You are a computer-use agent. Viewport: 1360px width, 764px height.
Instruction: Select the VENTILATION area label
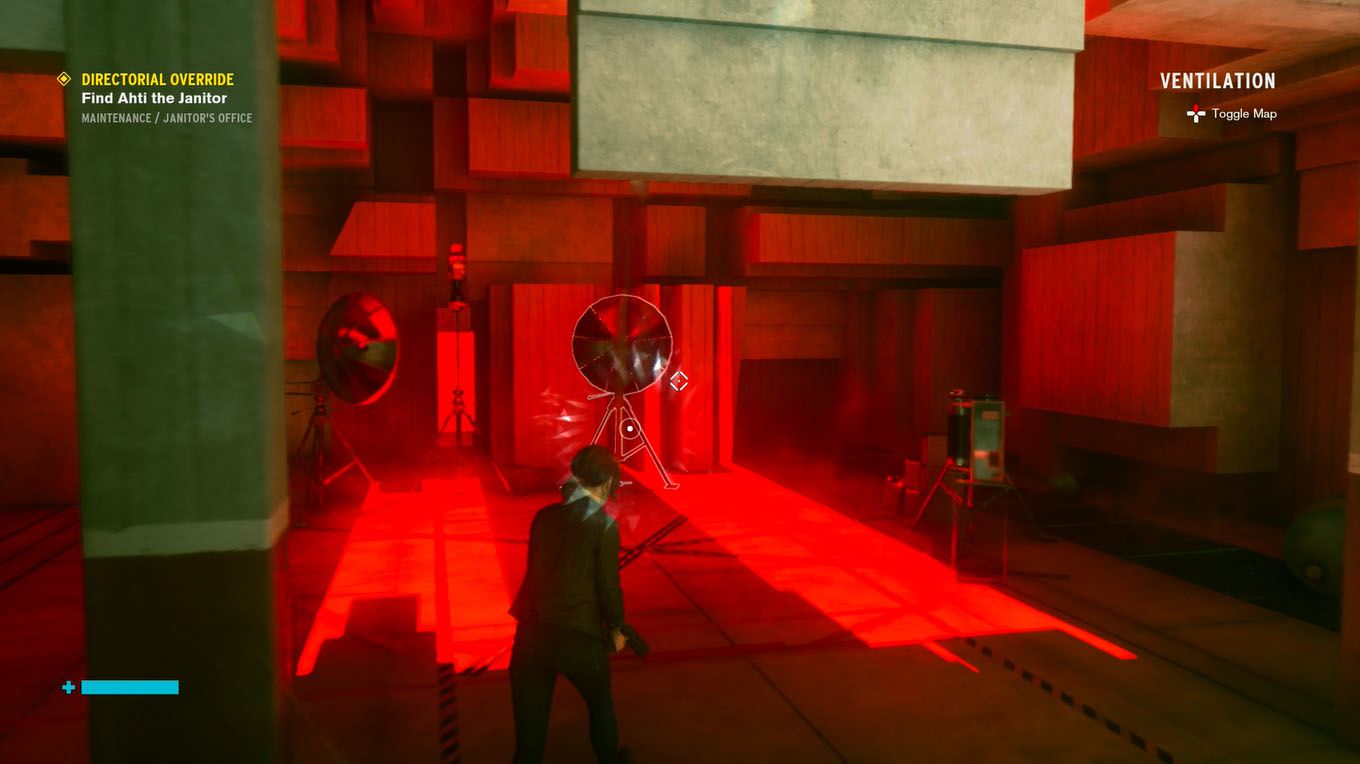1218,80
